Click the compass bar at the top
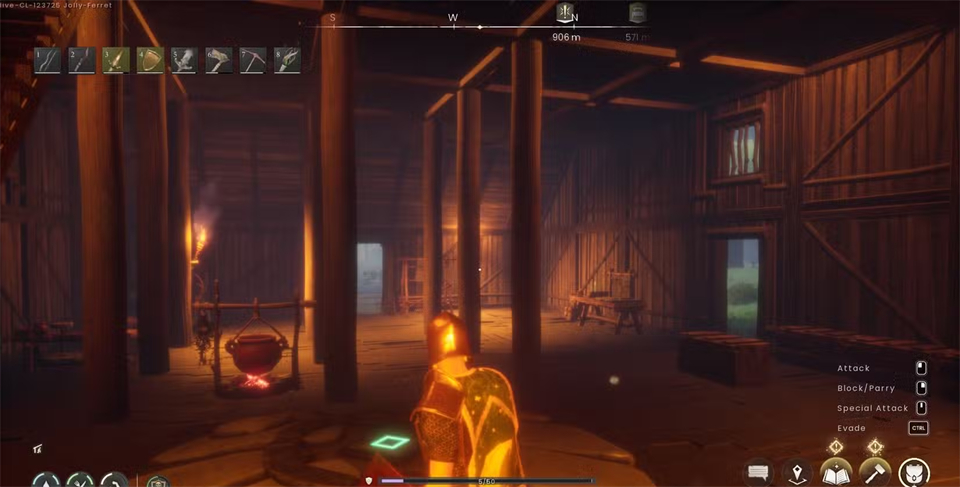The image size is (960, 487). click(x=480, y=26)
